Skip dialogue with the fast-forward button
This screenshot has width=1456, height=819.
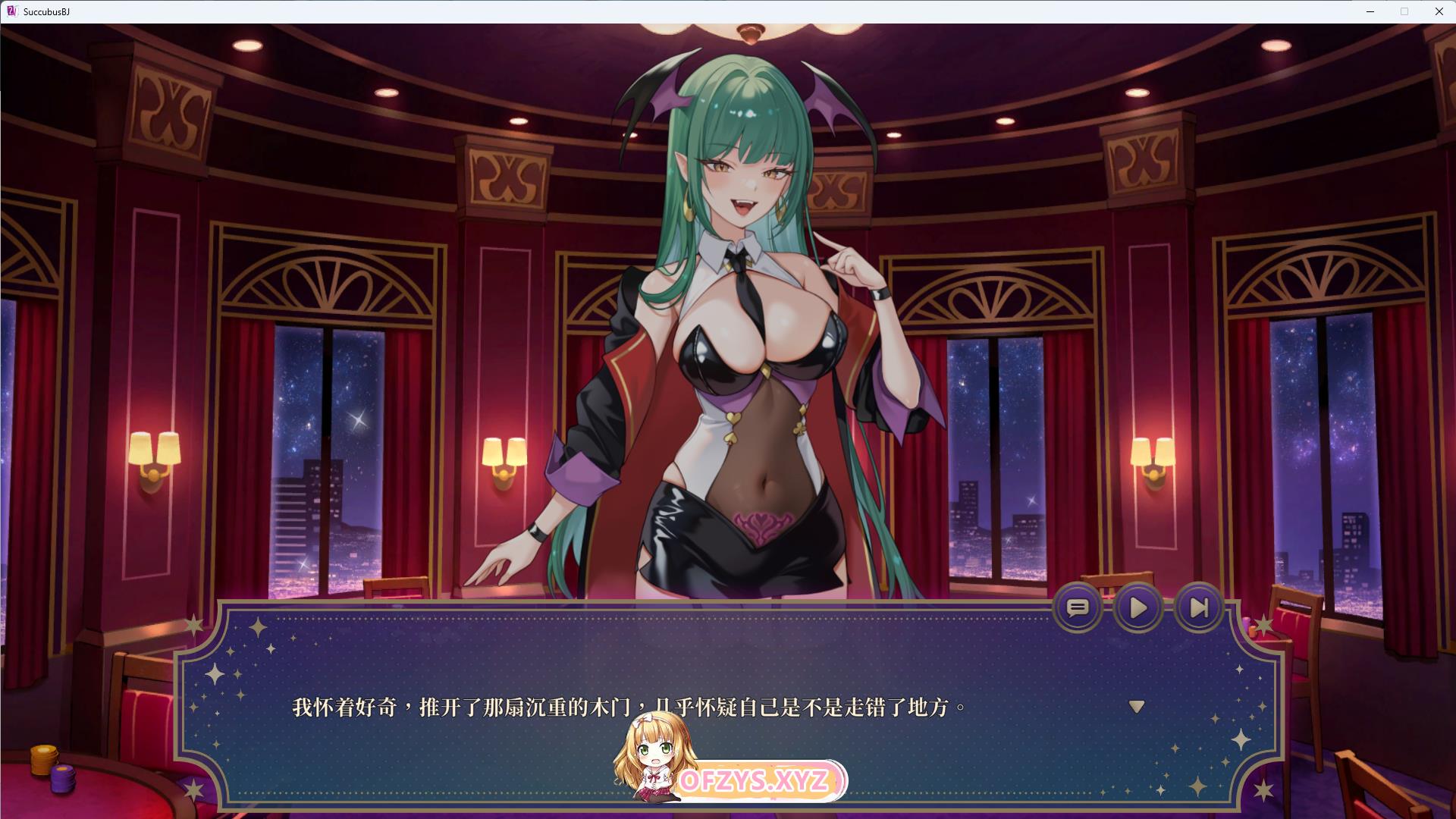[x=1199, y=607]
